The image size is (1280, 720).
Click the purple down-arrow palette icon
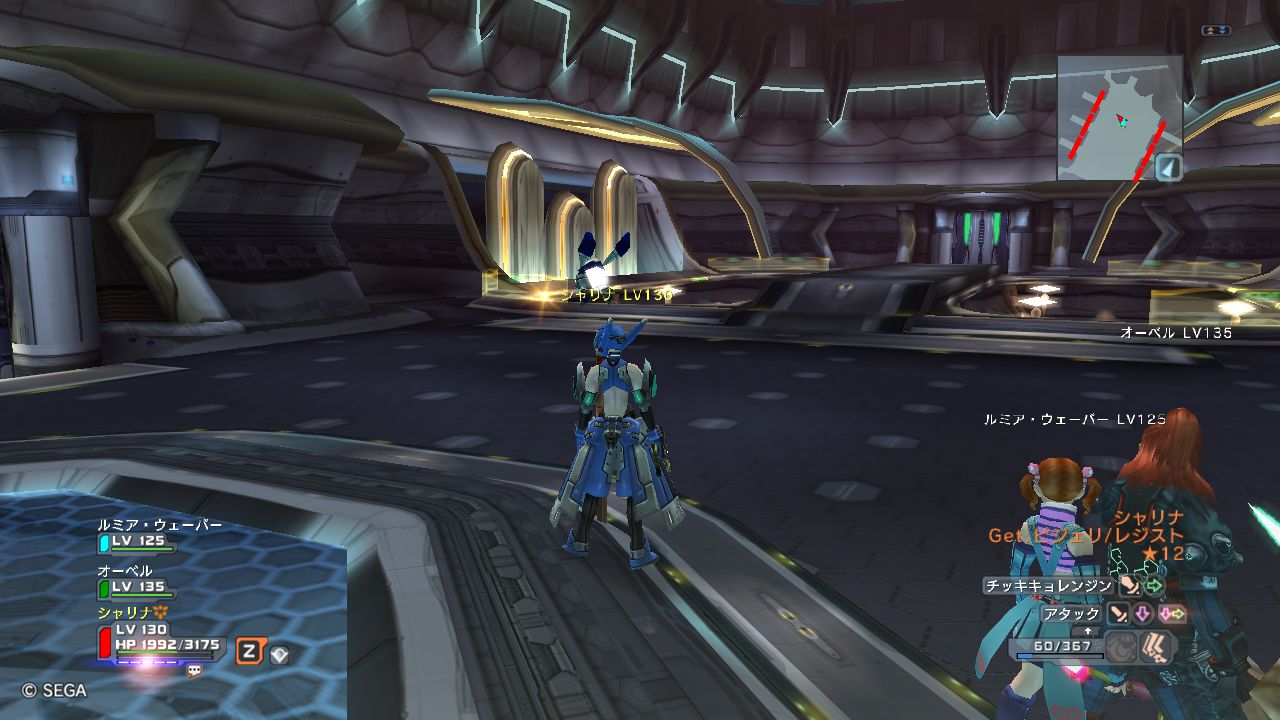pyautogui.click(x=1142, y=614)
